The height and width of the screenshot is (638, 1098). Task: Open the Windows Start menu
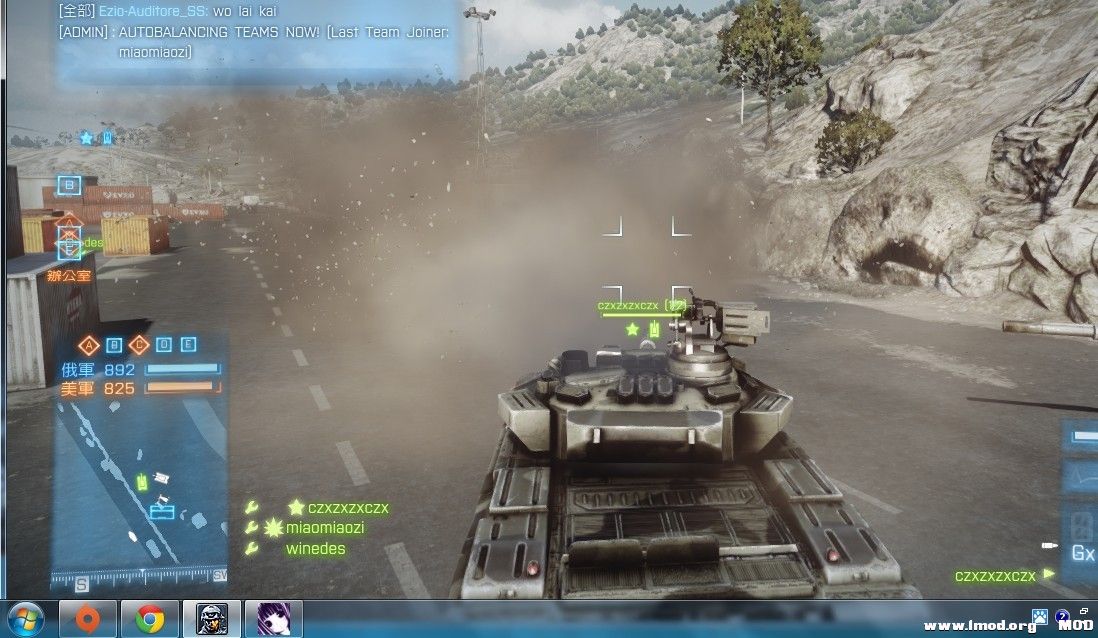(x=26, y=619)
